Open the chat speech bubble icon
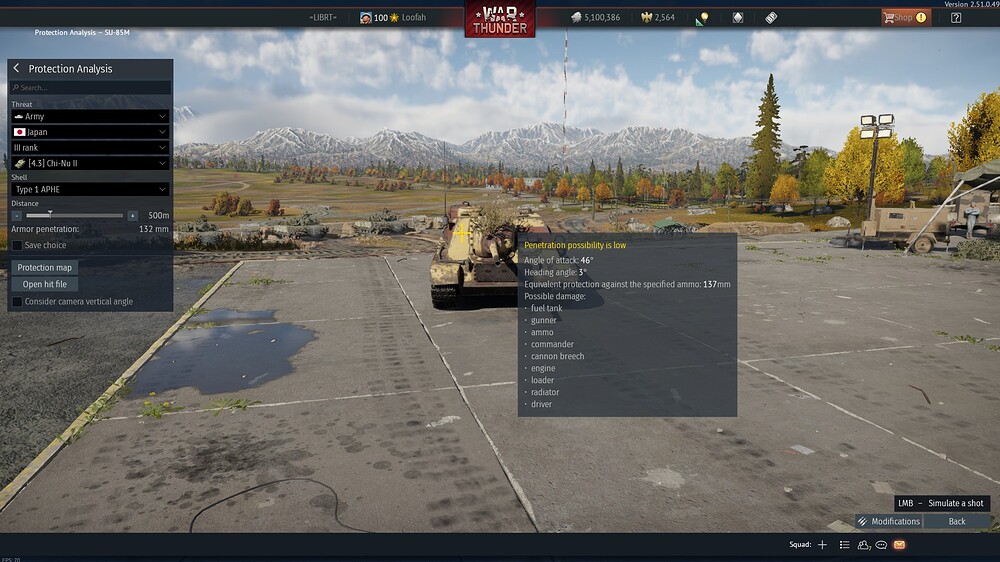 click(x=881, y=545)
